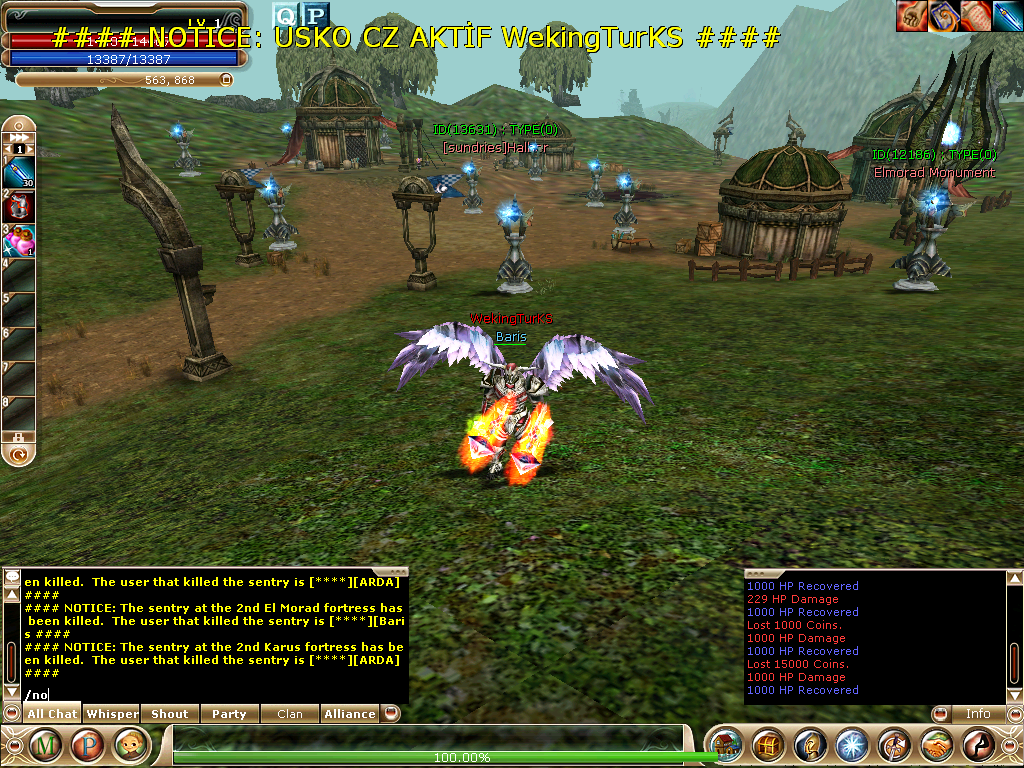
Task: Click the Q button at top
Action: click(x=285, y=14)
